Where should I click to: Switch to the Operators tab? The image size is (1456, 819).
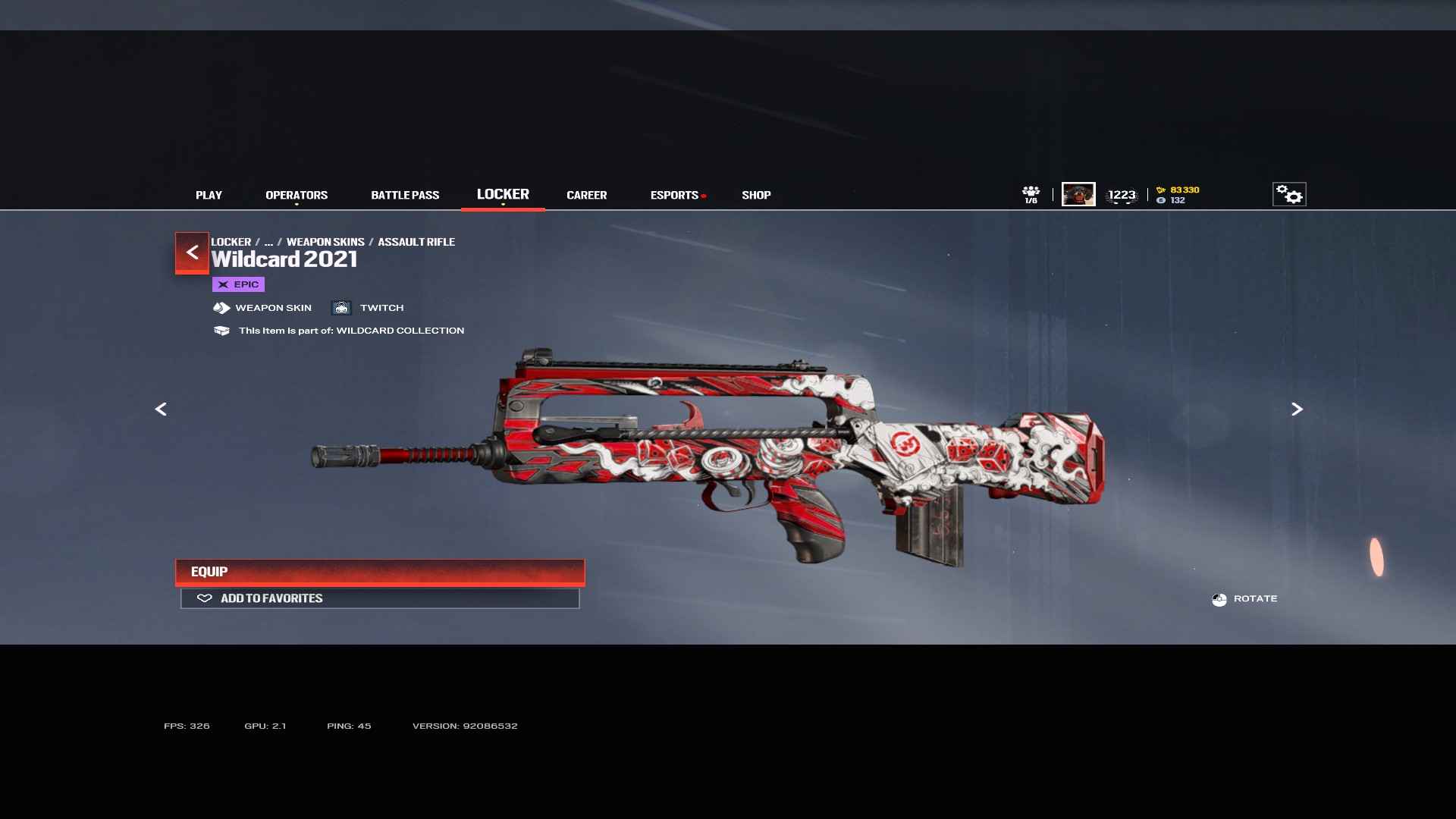297,195
